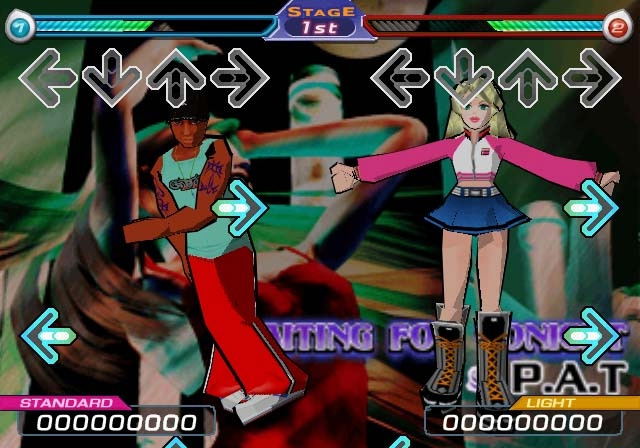This screenshot has width=640, height=448.
Task: Hit Player 1's up step-zone arrow
Action: 175,75
